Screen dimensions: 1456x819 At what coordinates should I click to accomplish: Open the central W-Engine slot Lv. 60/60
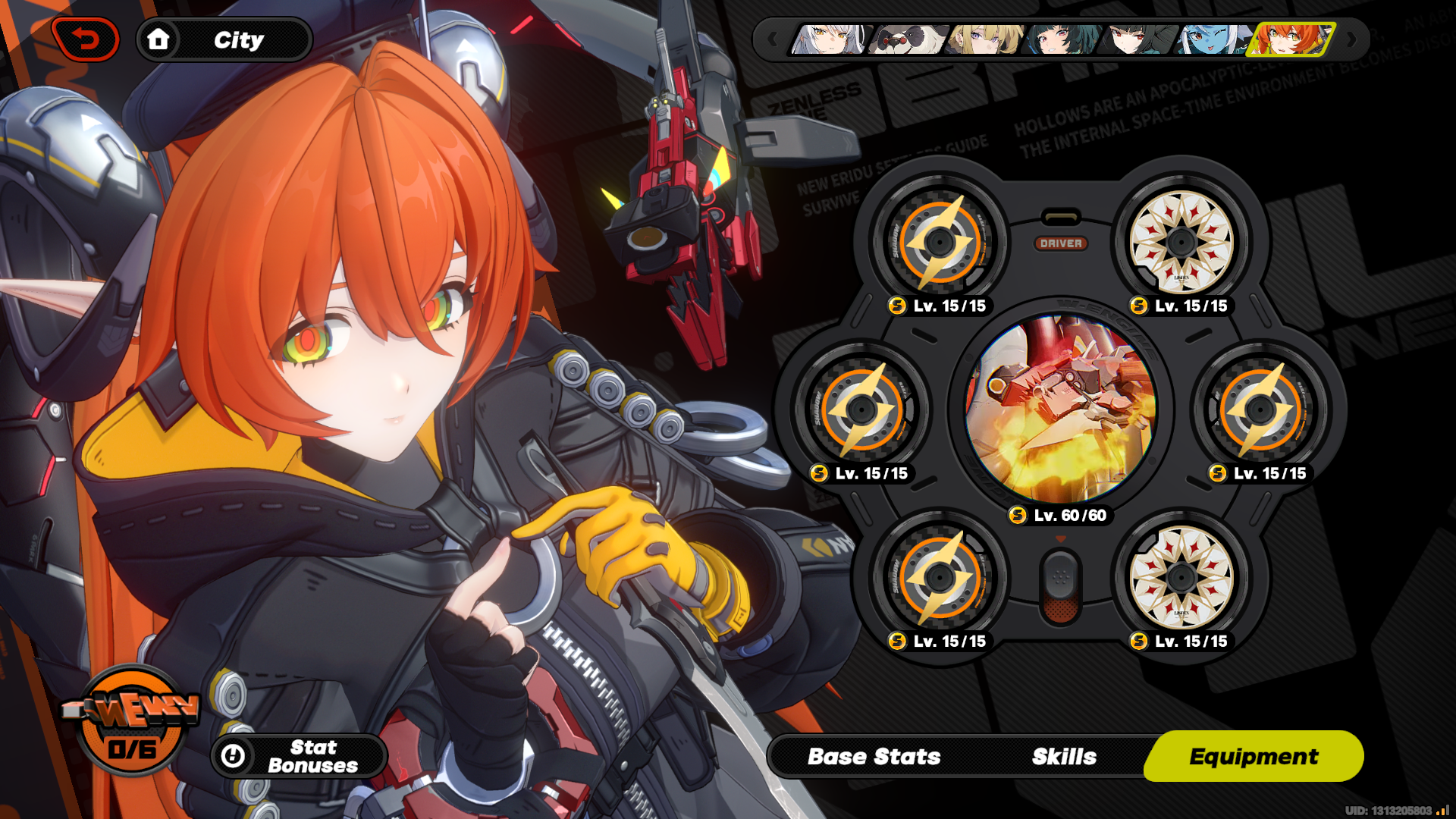pos(1060,409)
